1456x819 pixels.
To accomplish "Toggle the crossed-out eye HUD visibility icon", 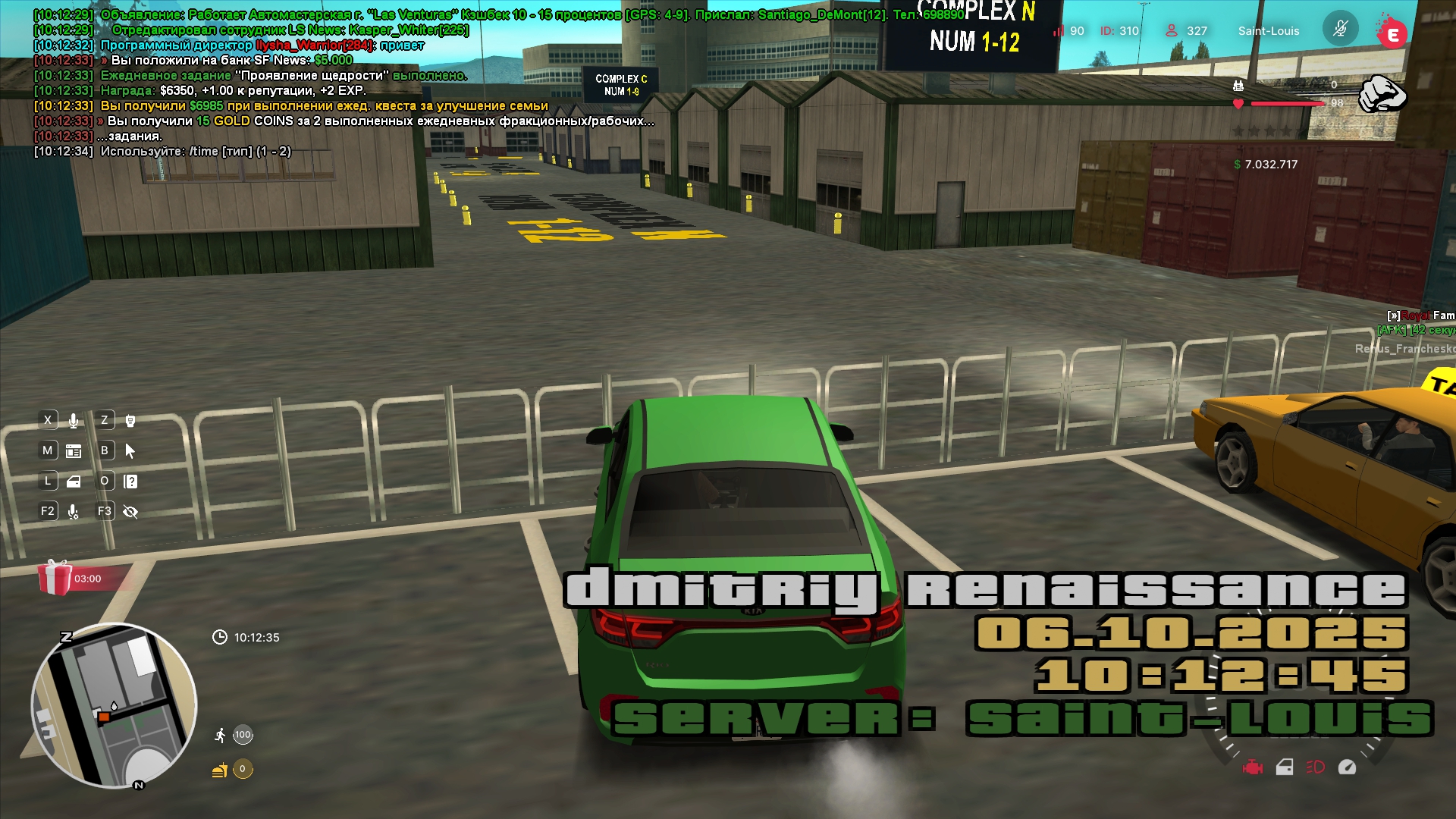I will coord(130,512).
